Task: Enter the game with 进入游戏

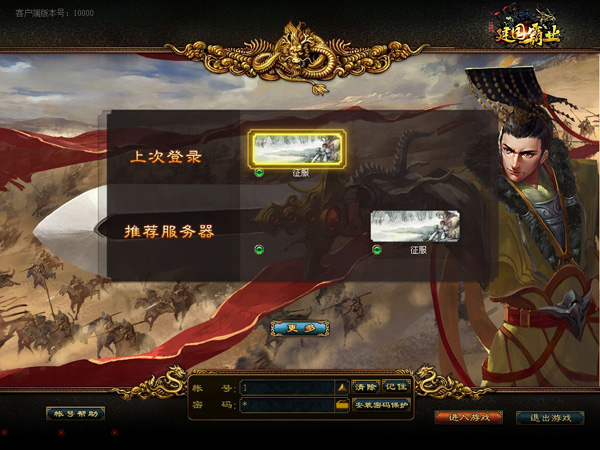Action: 468,417
